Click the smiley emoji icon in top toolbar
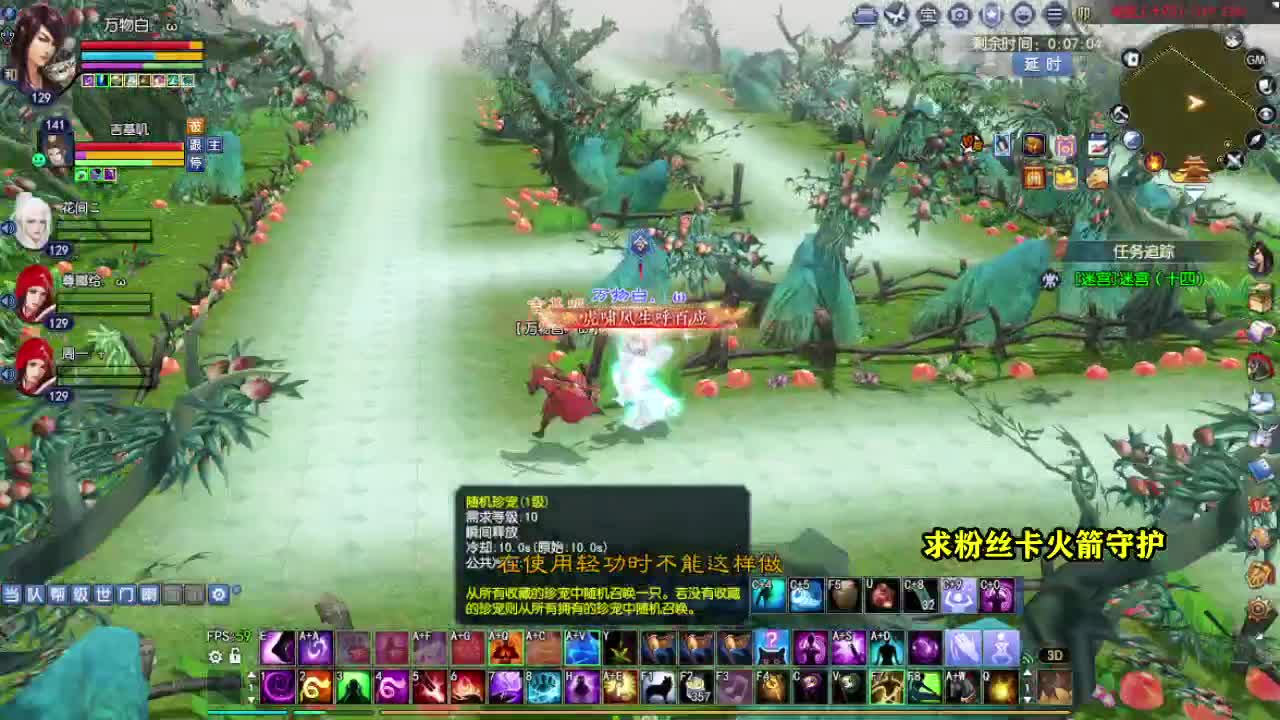The height and width of the screenshot is (720, 1280). pyautogui.click(x=1024, y=15)
